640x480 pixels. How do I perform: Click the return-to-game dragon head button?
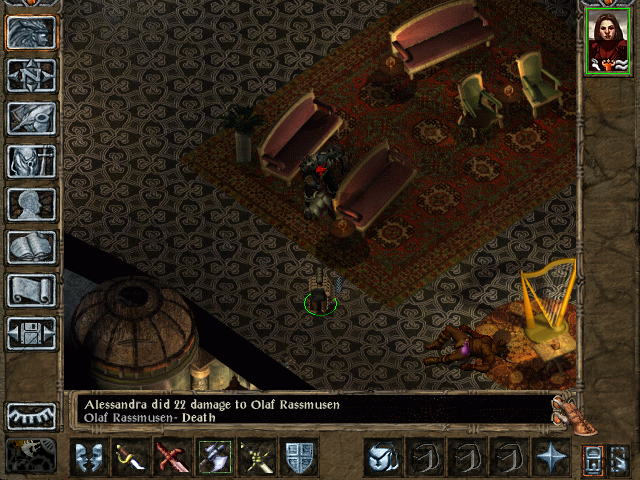31,32
